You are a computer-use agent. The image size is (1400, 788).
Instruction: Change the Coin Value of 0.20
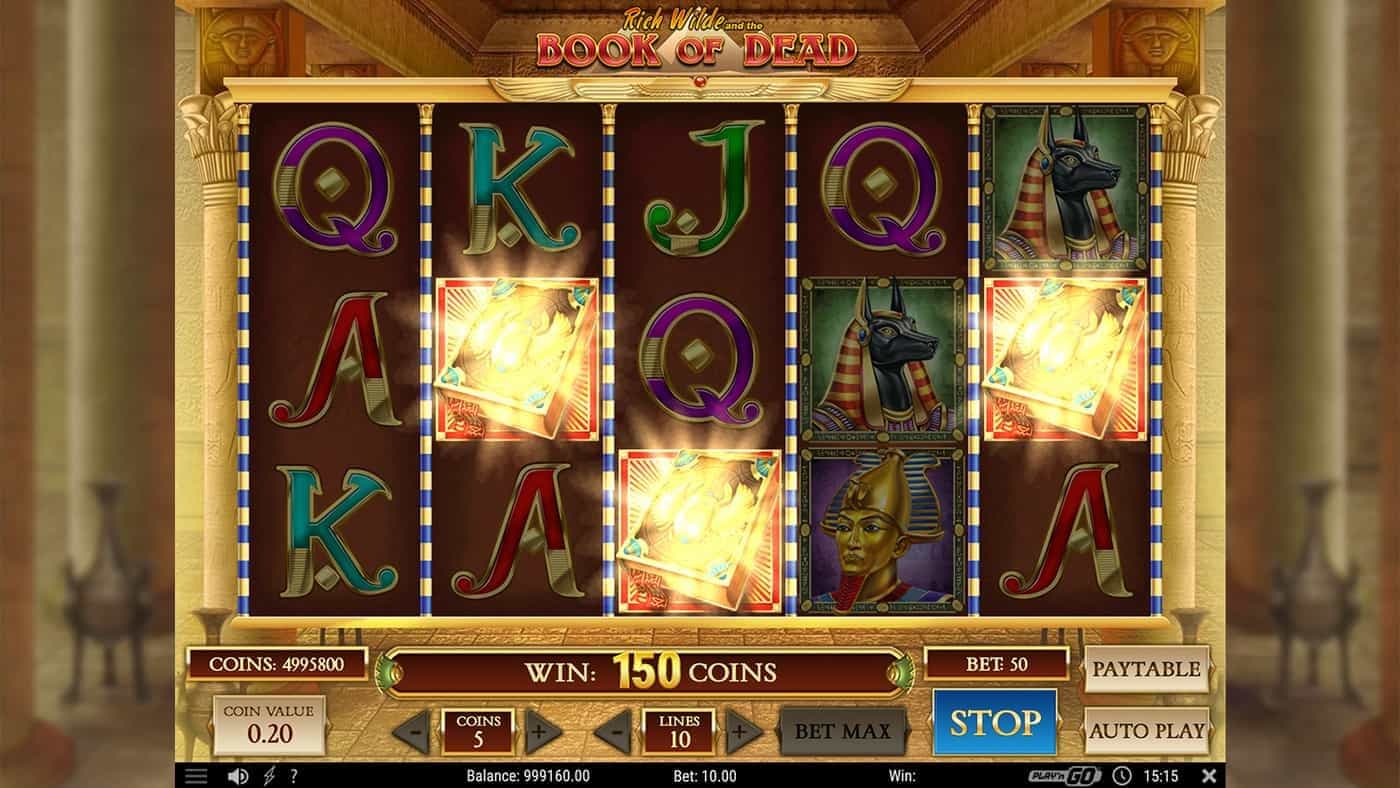[x=269, y=726]
